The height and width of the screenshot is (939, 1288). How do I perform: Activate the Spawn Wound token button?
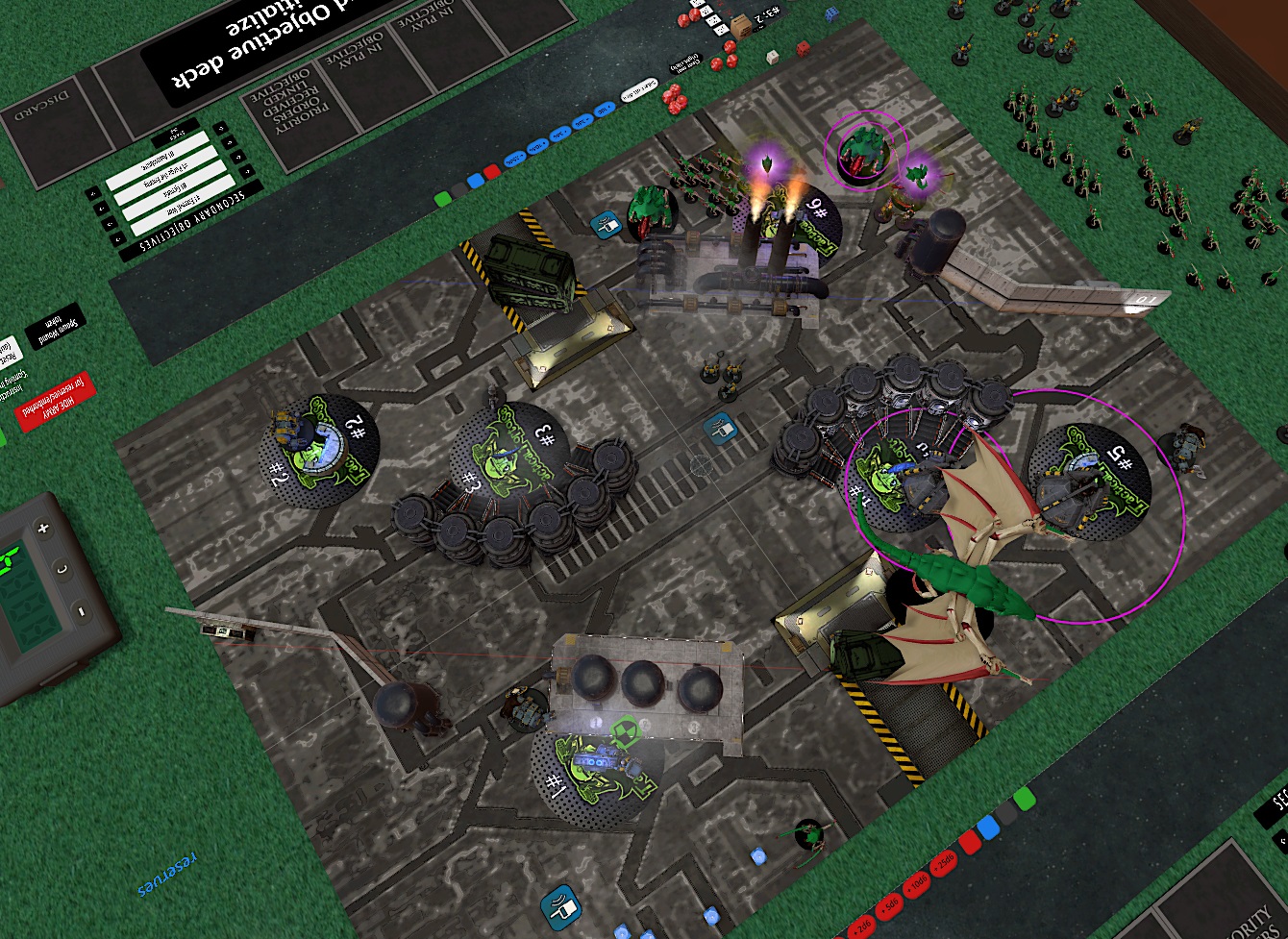point(54,328)
